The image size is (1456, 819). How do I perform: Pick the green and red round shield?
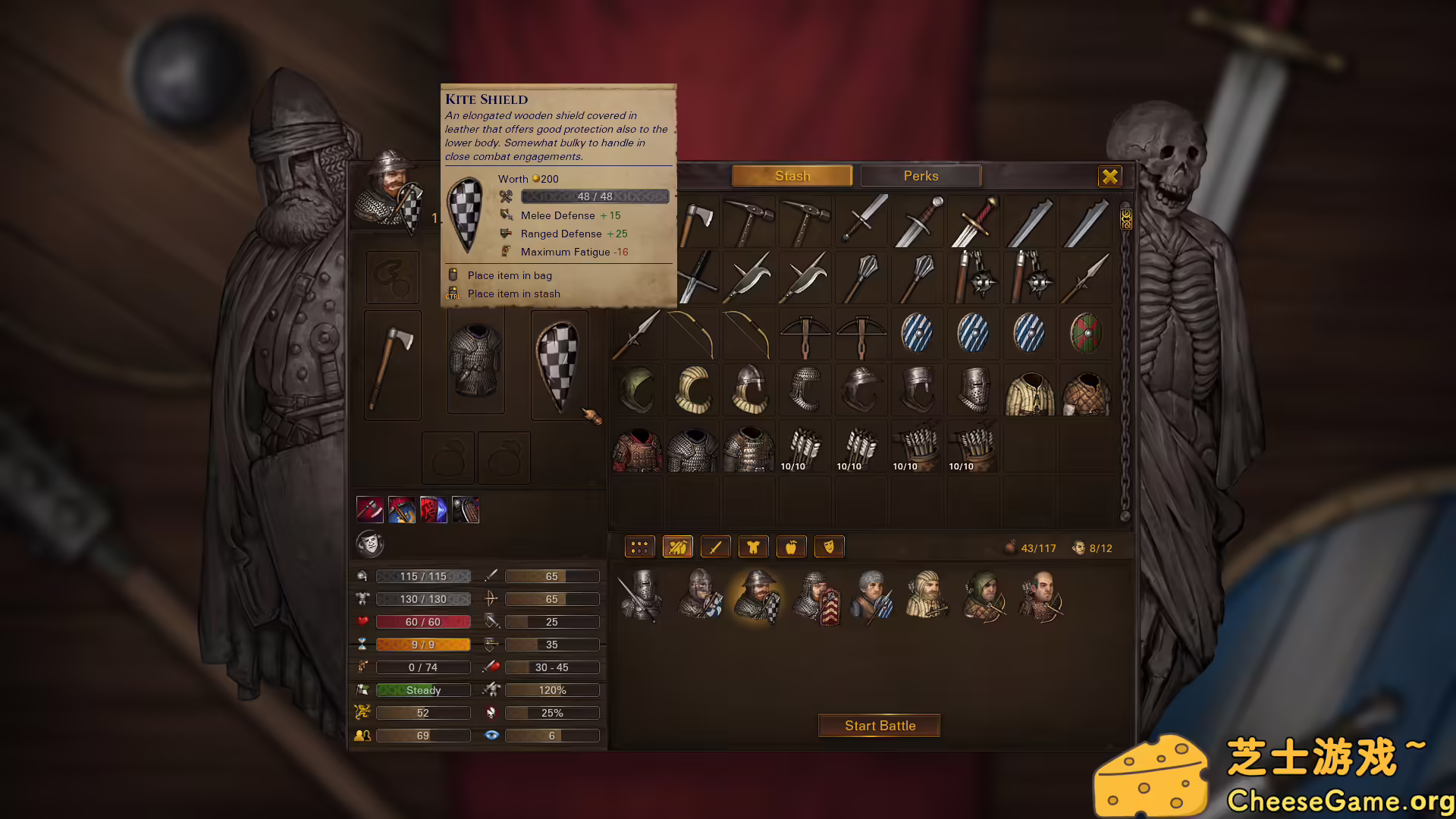click(1085, 334)
